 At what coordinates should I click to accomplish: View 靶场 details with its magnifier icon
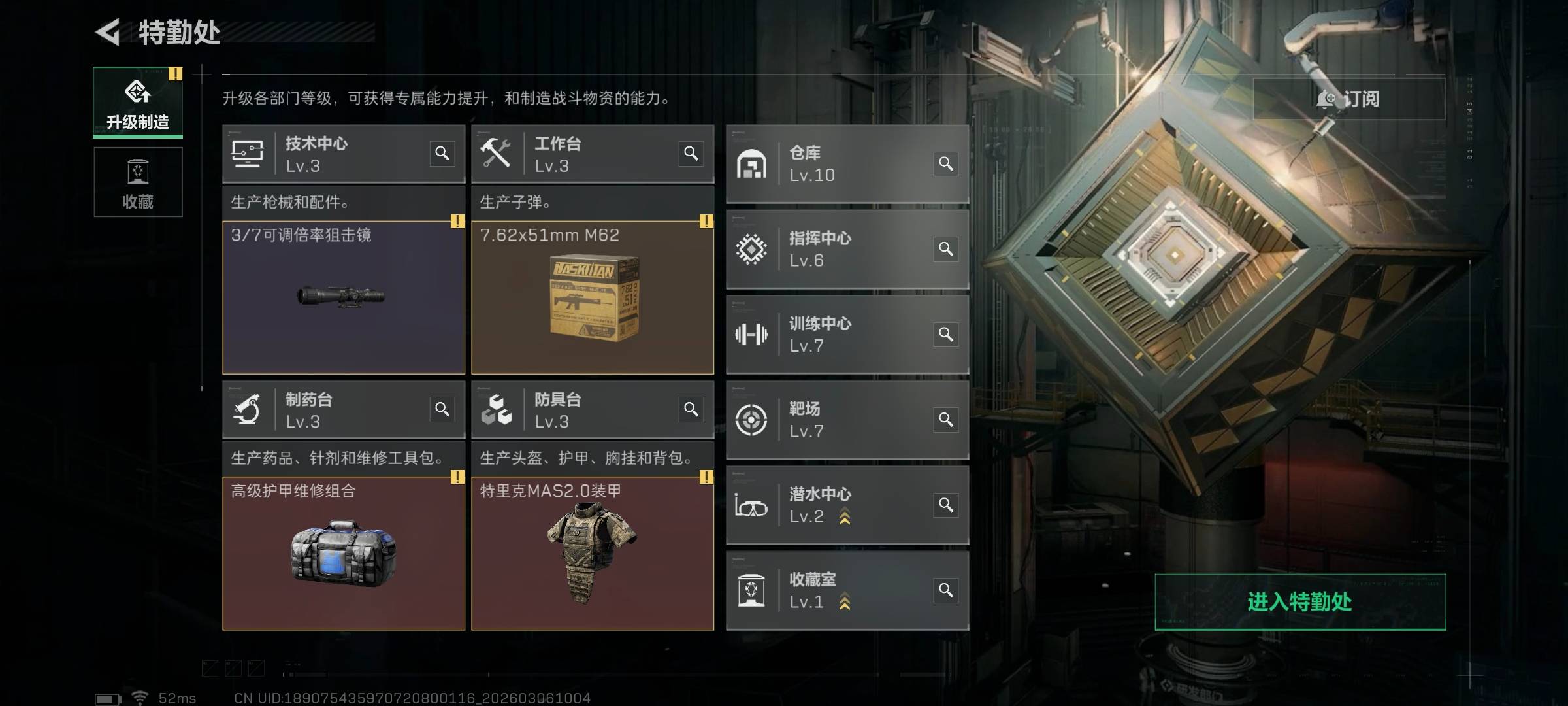(x=946, y=420)
